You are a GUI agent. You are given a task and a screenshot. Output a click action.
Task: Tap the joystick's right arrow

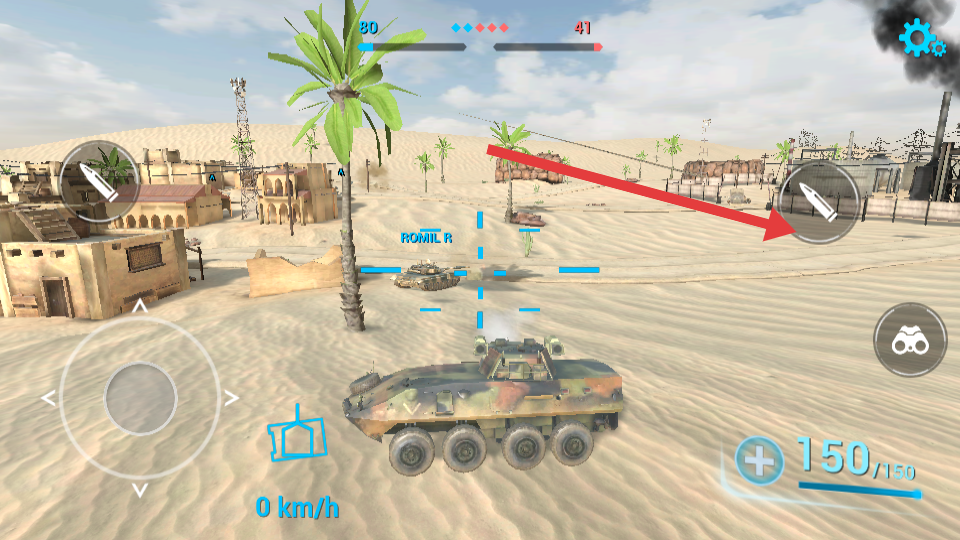232,398
